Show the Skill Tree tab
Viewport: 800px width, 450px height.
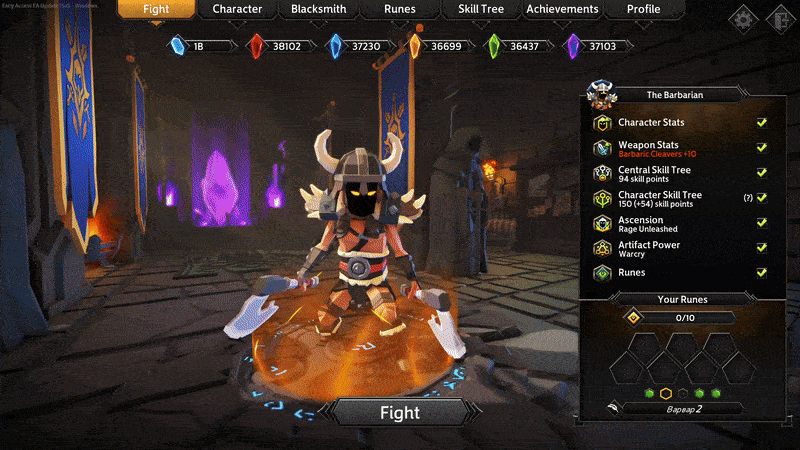pos(481,10)
